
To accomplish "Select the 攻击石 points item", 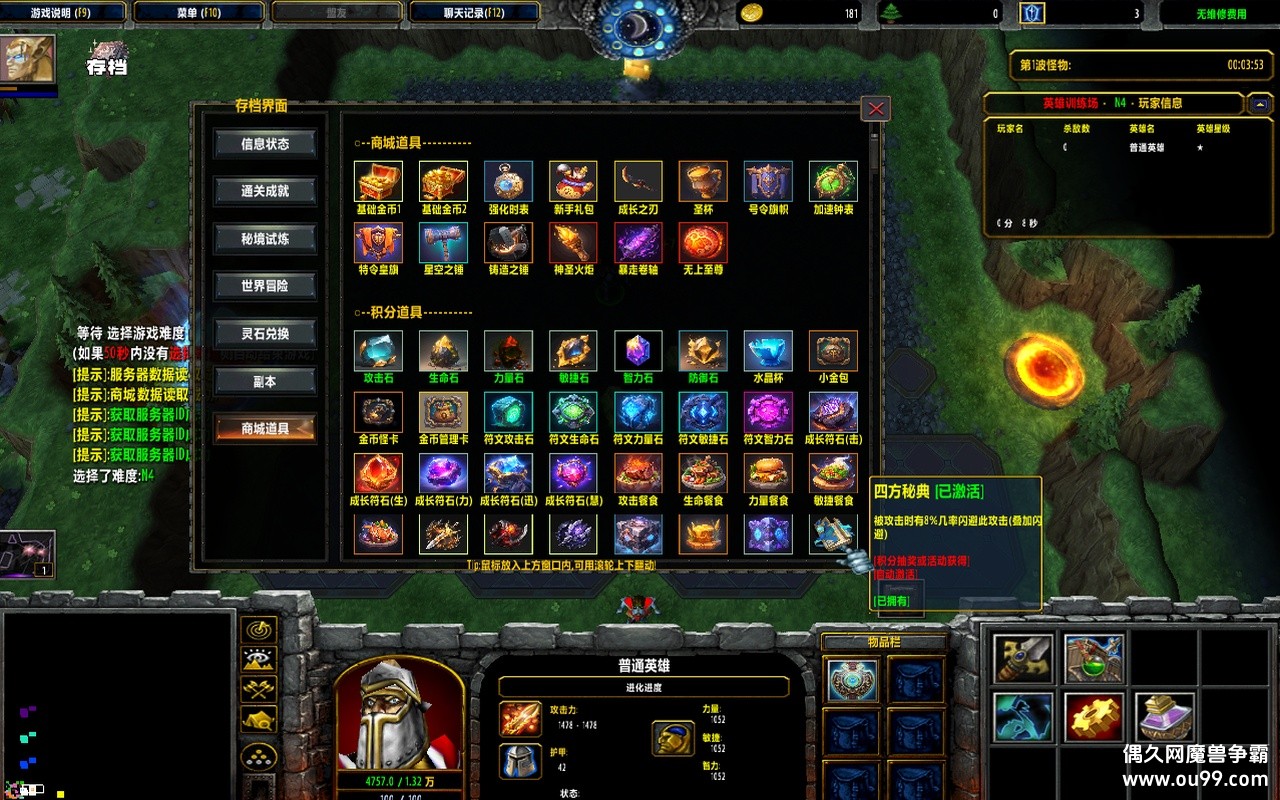I will (x=378, y=352).
